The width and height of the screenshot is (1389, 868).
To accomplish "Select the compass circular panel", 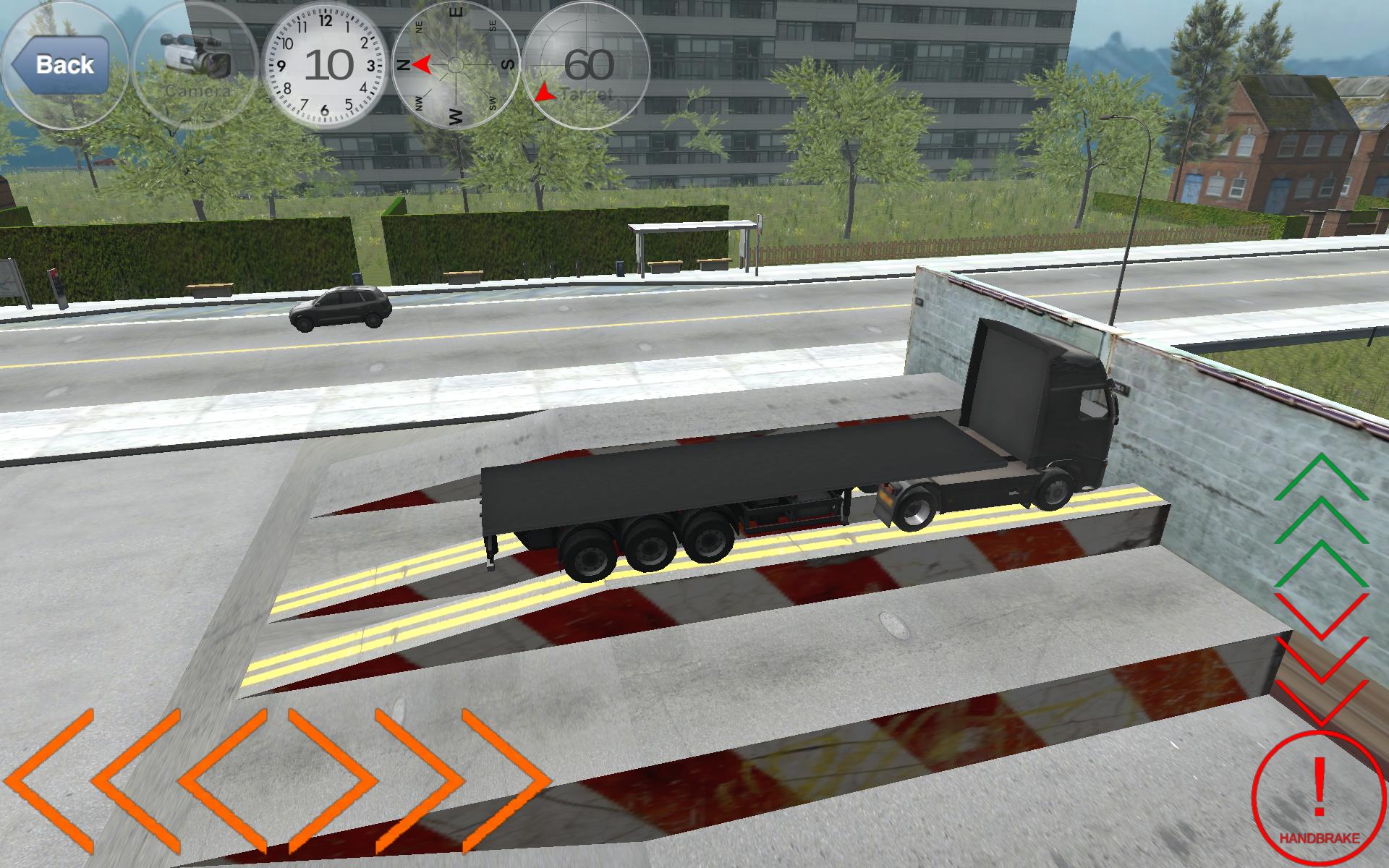I will pyautogui.click(x=456, y=65).
